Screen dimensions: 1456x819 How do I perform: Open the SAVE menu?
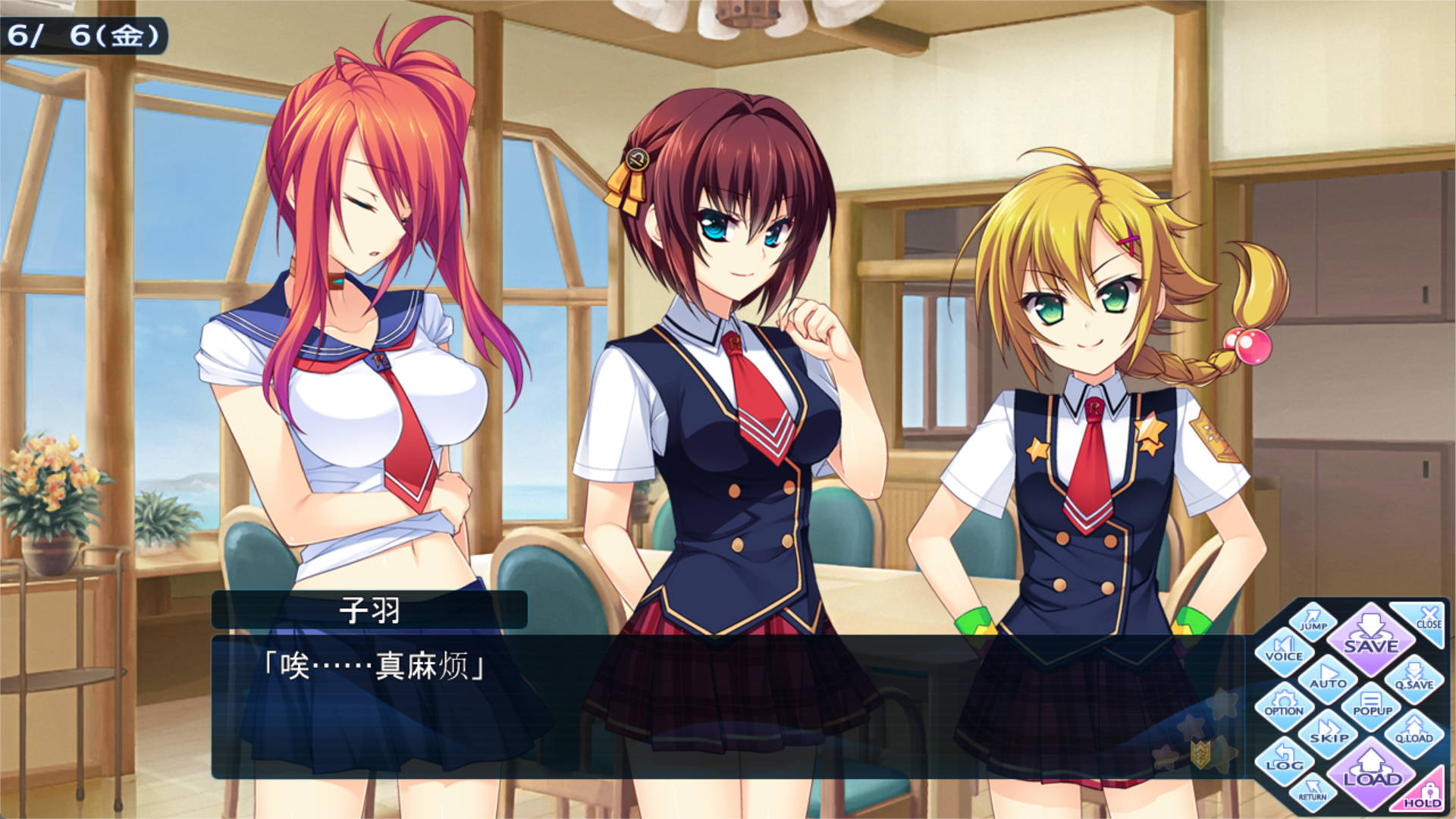1370,638
